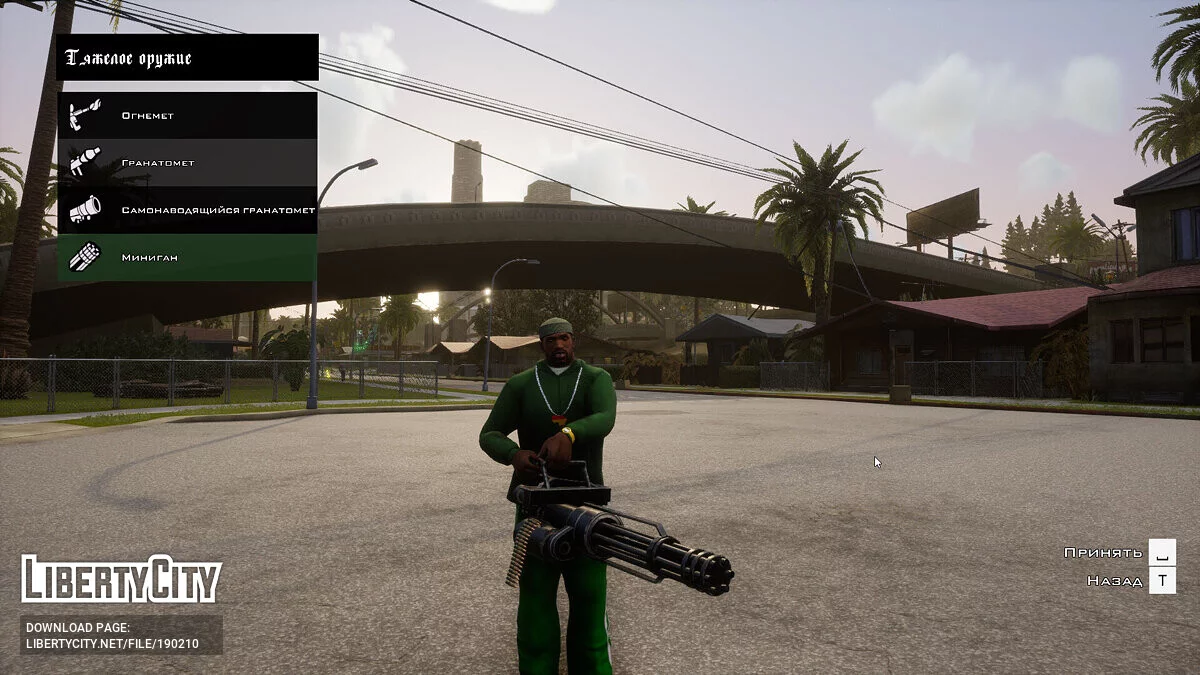The width and height of the screenshot is (1200, 675).
Task: Pick Самонаводящийся гранатомет from the list
Action: pyautogui.click(x=187, y=210)
